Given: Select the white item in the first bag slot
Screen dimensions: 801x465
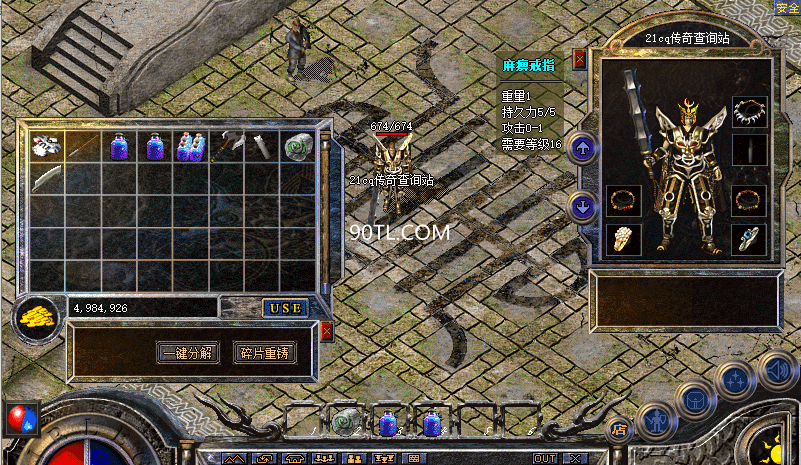Looking at the screenshot, I should coord(46,146).
